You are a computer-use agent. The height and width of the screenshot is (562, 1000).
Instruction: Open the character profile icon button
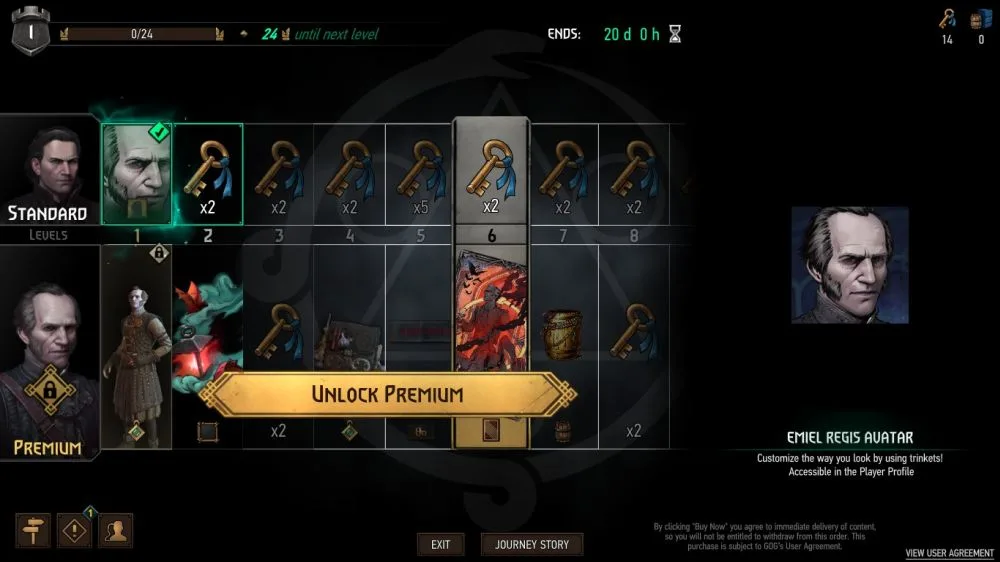[115, 531]
